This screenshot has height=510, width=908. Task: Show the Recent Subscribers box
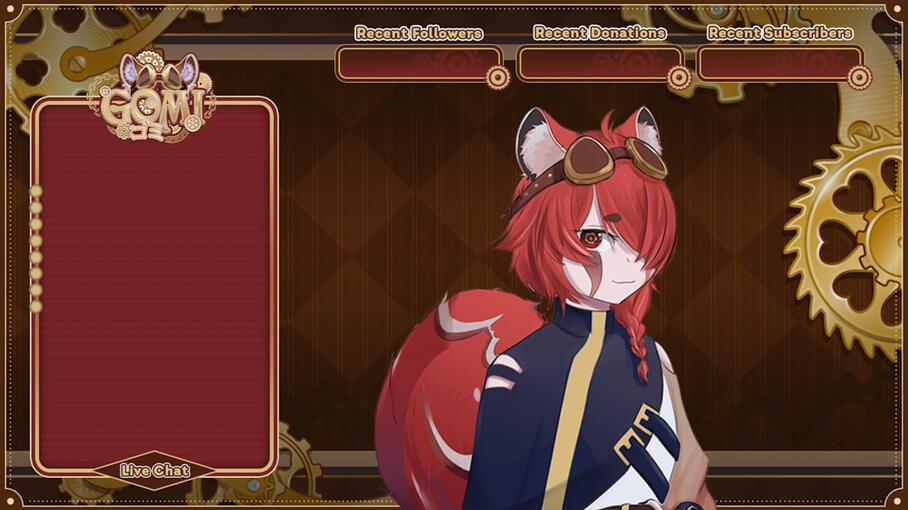[779, 64]
